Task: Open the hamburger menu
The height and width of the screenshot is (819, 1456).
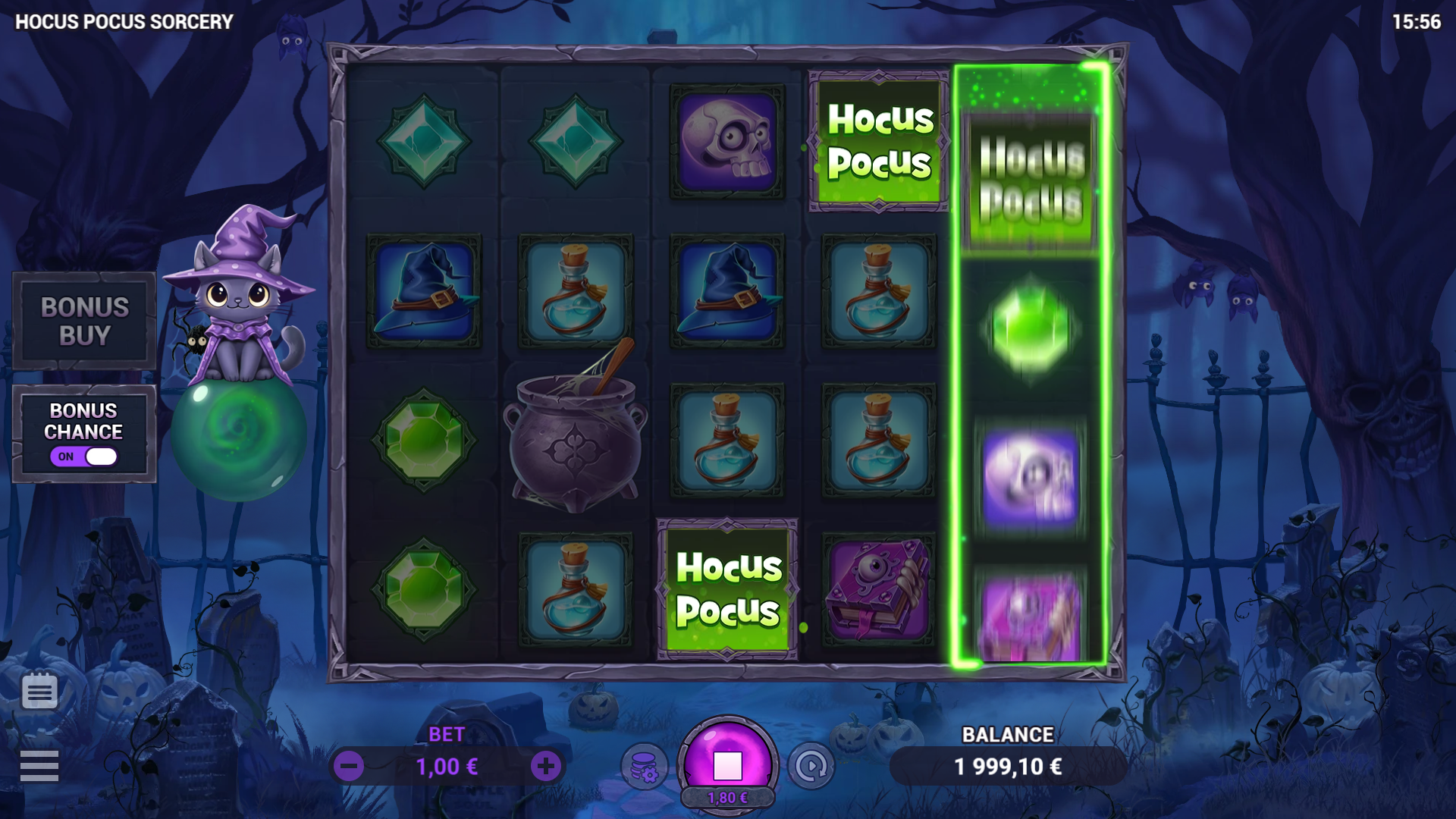Action: (x=39, y=766)
